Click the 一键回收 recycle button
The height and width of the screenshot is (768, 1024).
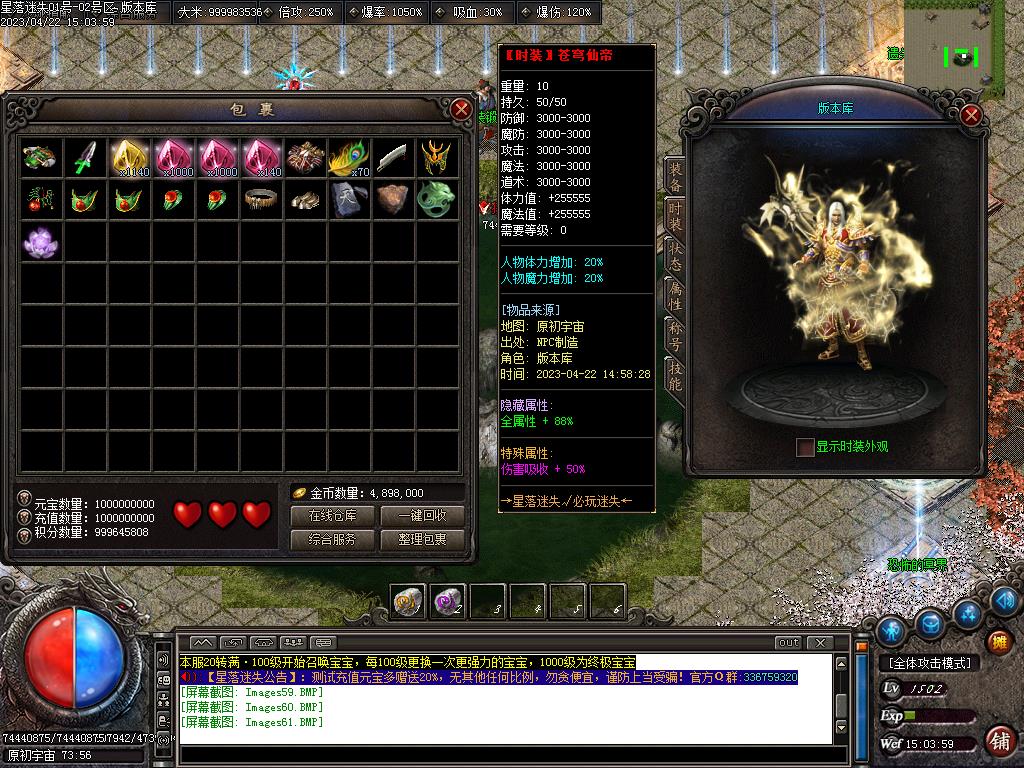pyautogui.click(x=421, y=516)
